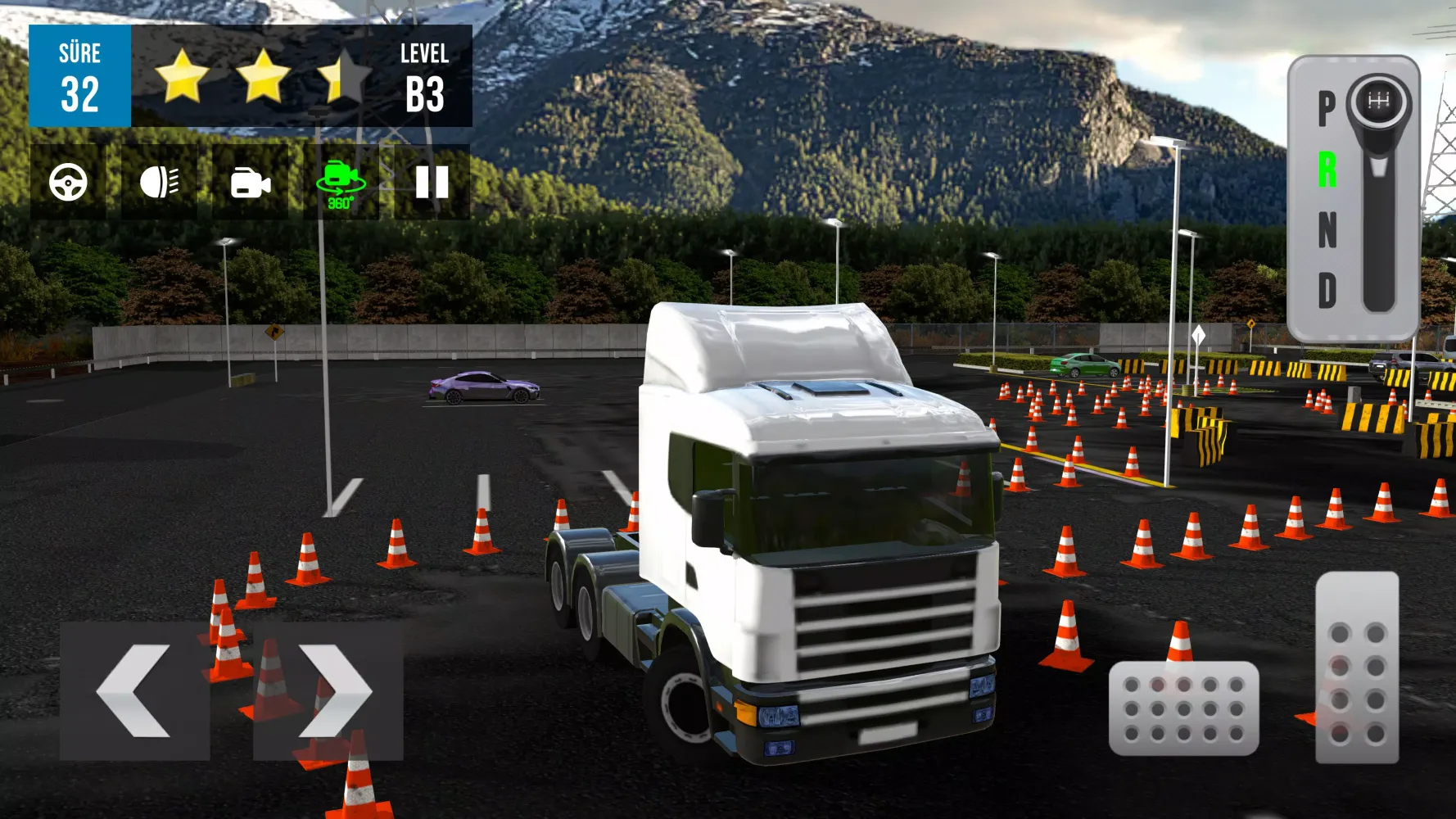Select the R (Reverse) gear

point(1327,170)
